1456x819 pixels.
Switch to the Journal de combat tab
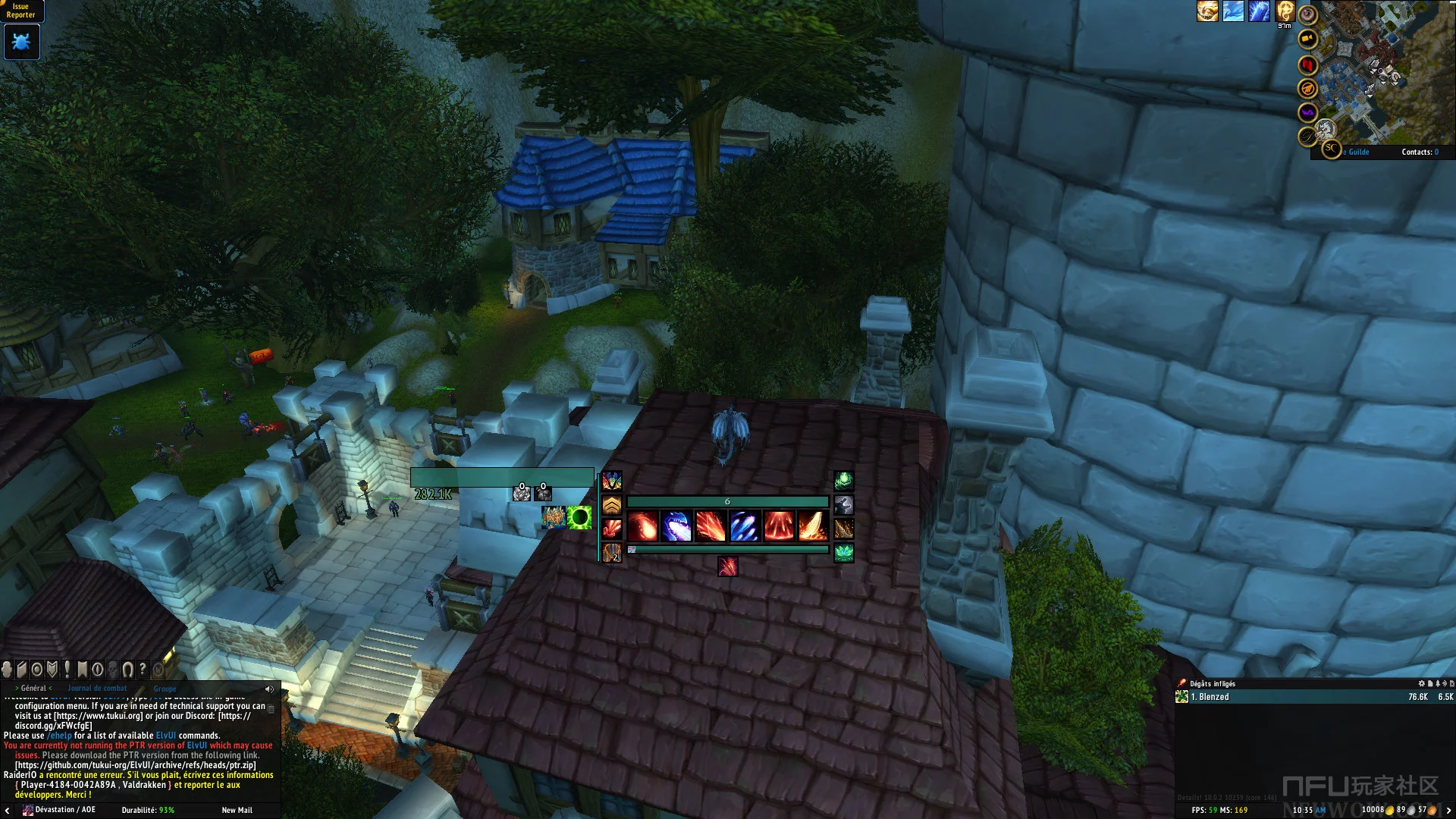[x=97, y=689]
